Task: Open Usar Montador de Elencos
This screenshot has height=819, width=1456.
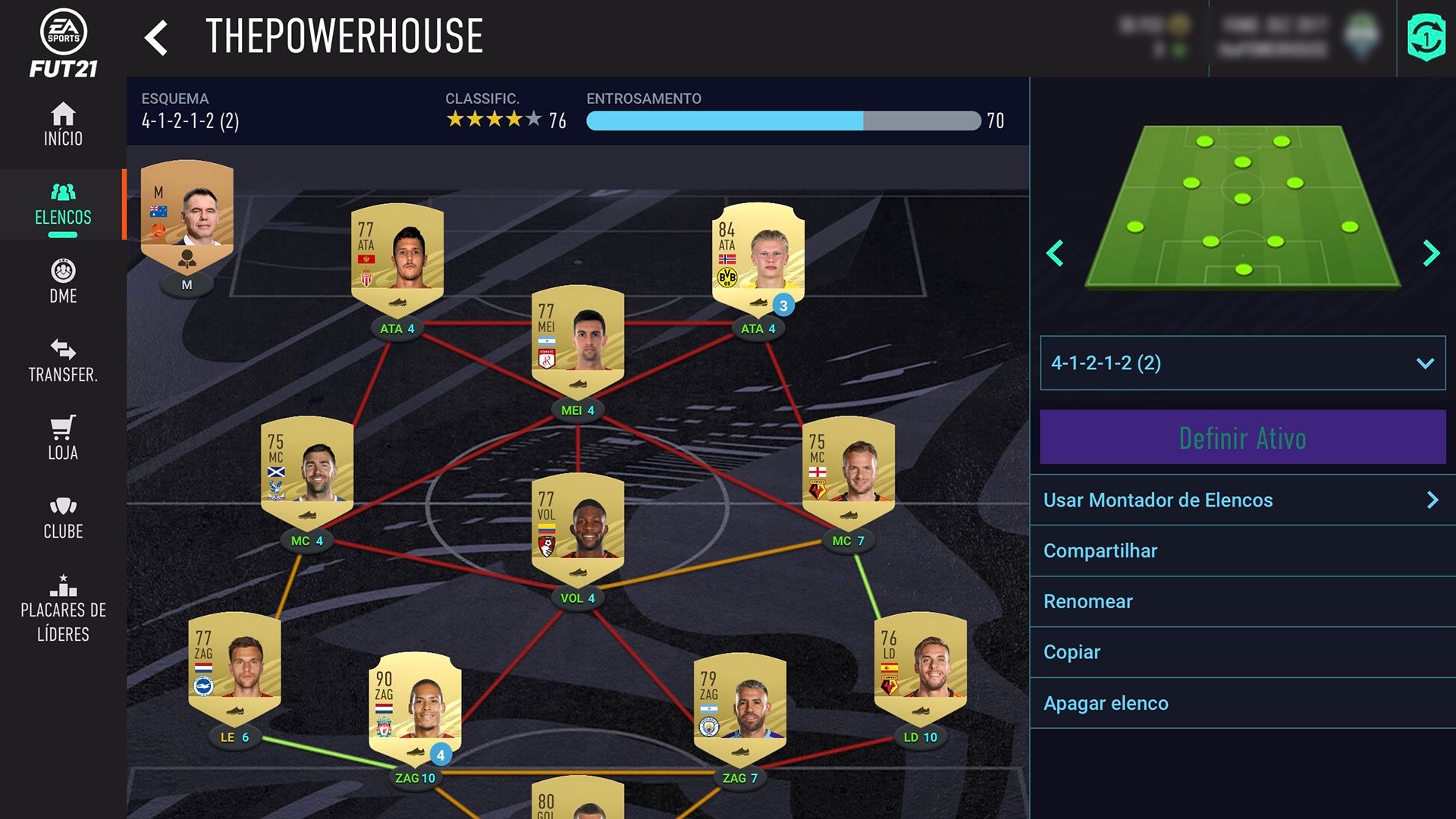Action: pyautogui.click(x=1241, y=500)
